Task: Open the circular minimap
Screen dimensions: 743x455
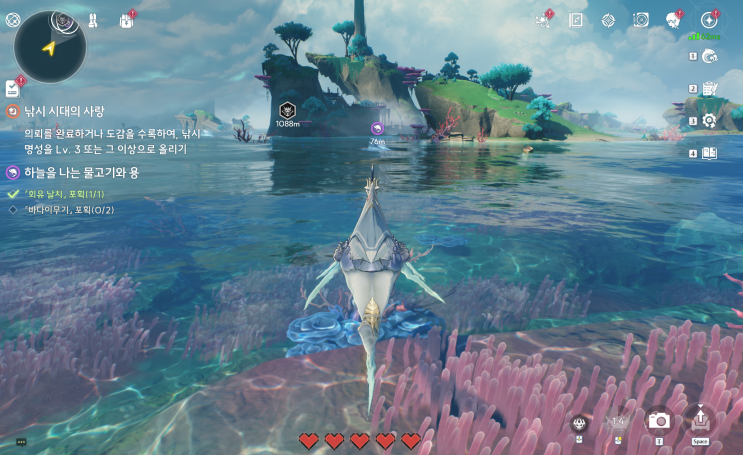Action: (50, 46)
